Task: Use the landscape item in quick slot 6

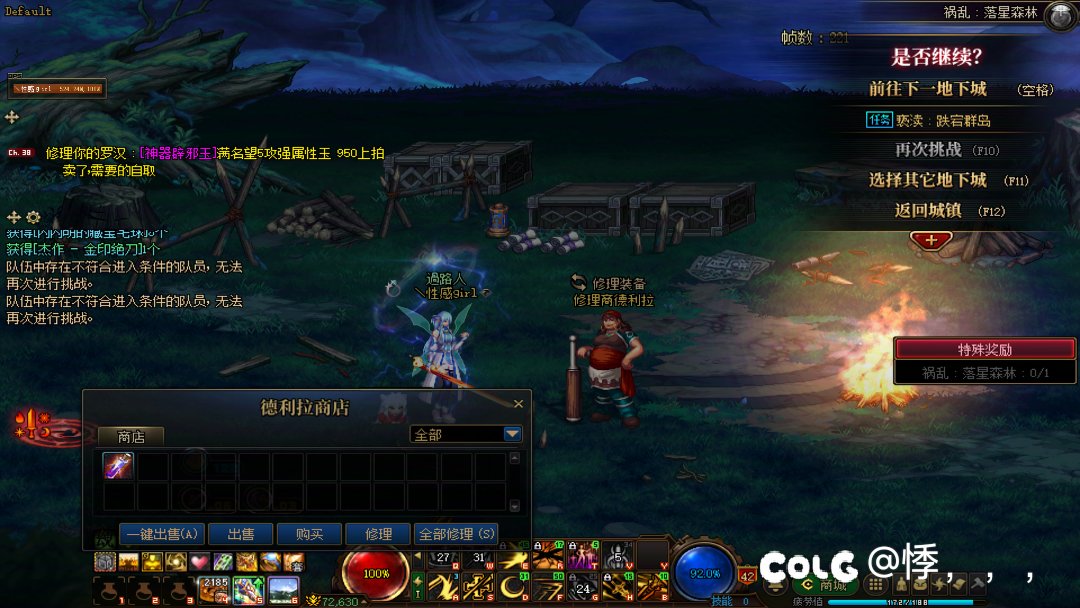Action: (x=283, y=590)
